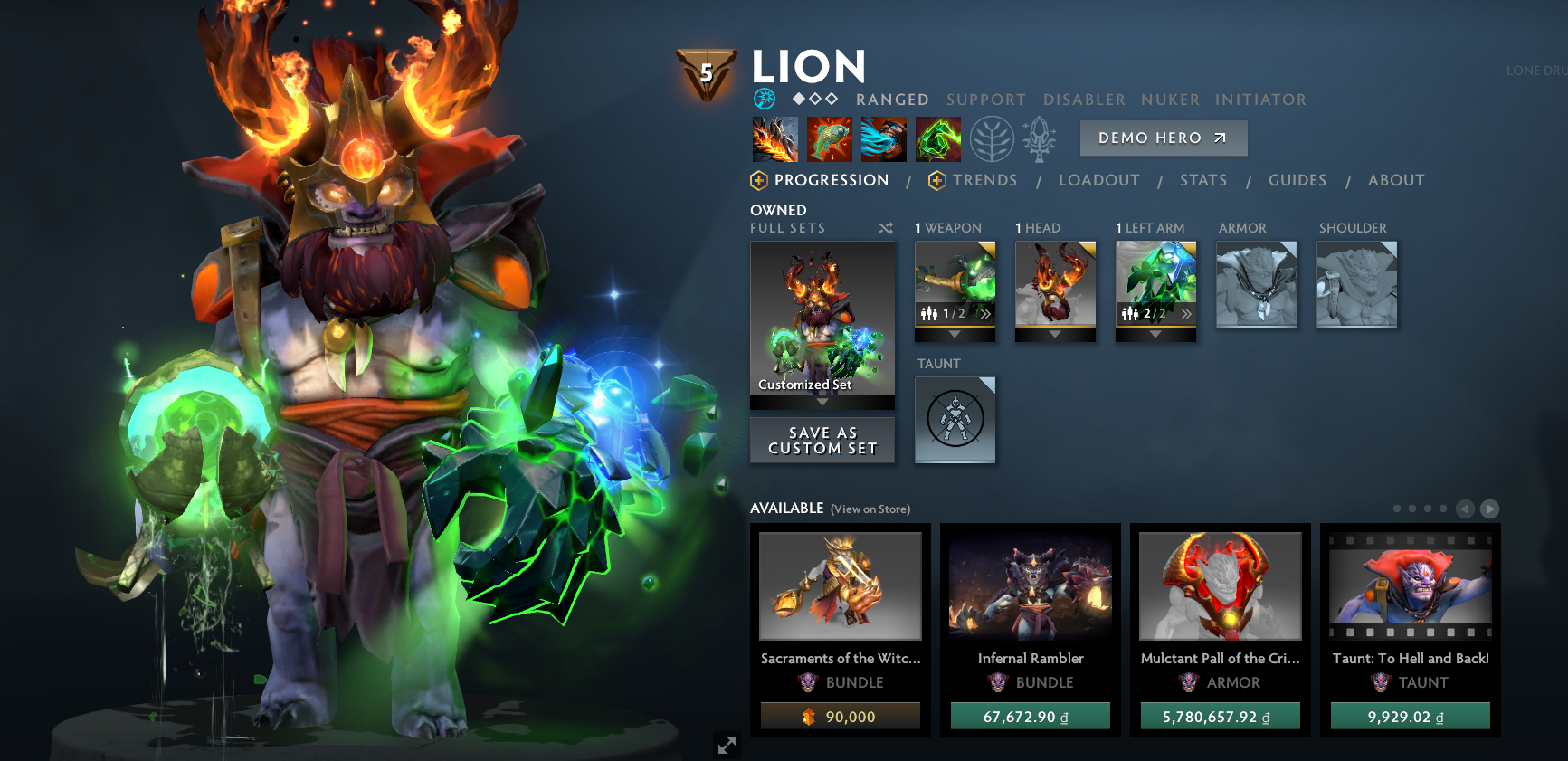This screenshot has height=761, width=1568.
Task: Click Save As Custom Set
Action: click(822, 441)
